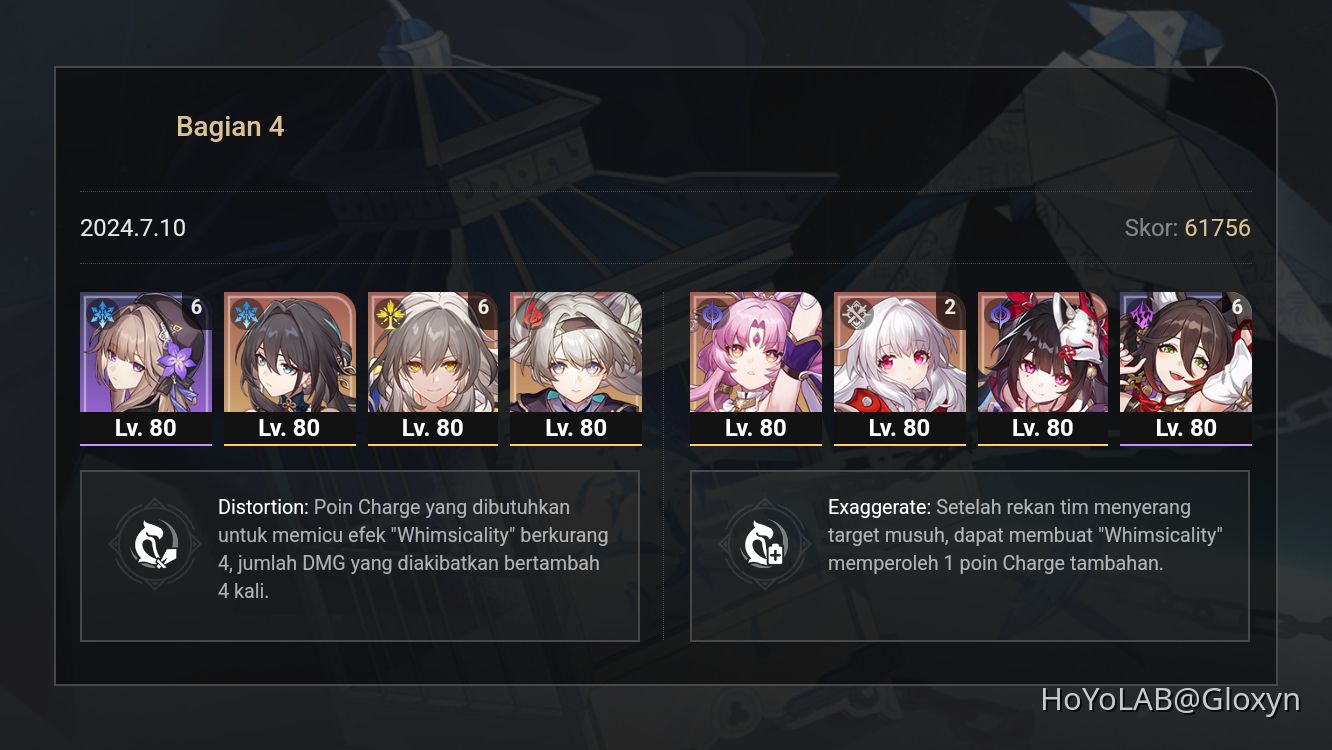1332x750 pixels.
Task: Click the purple level bar under Tingyun
Action: click(x=1185, y=443)
